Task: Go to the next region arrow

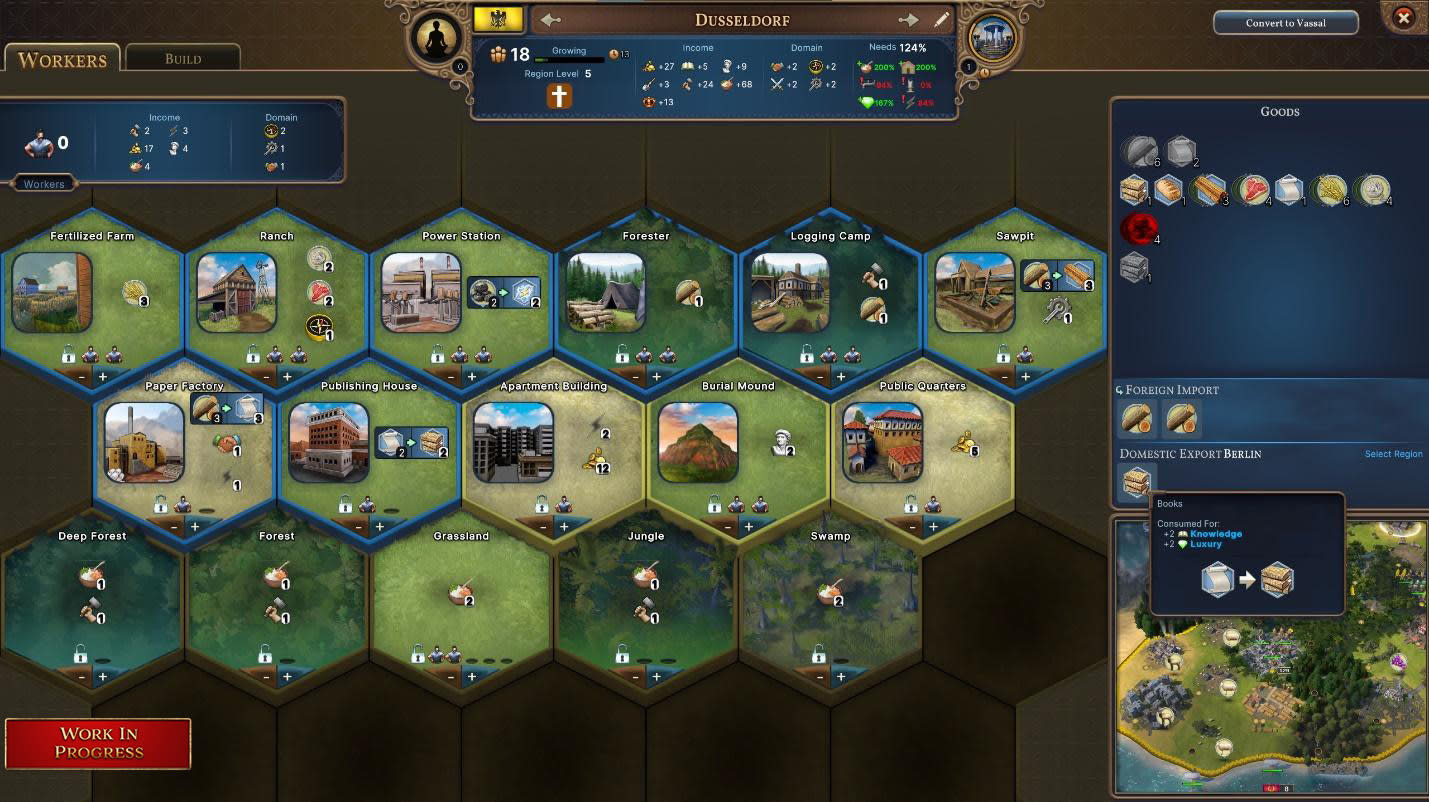Action: pos(908,20)
